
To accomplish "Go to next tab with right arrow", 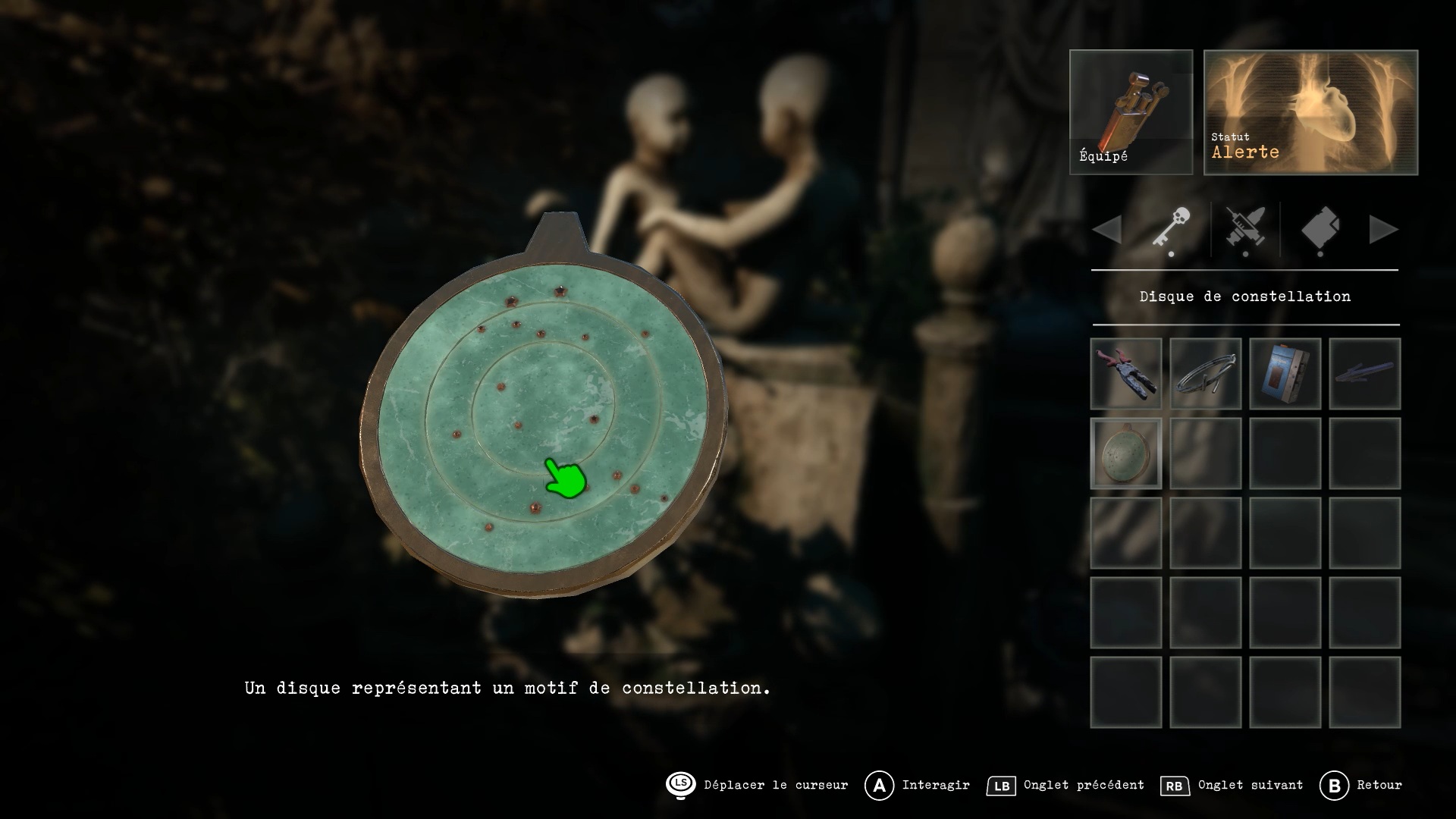I will coord(1383,229).
